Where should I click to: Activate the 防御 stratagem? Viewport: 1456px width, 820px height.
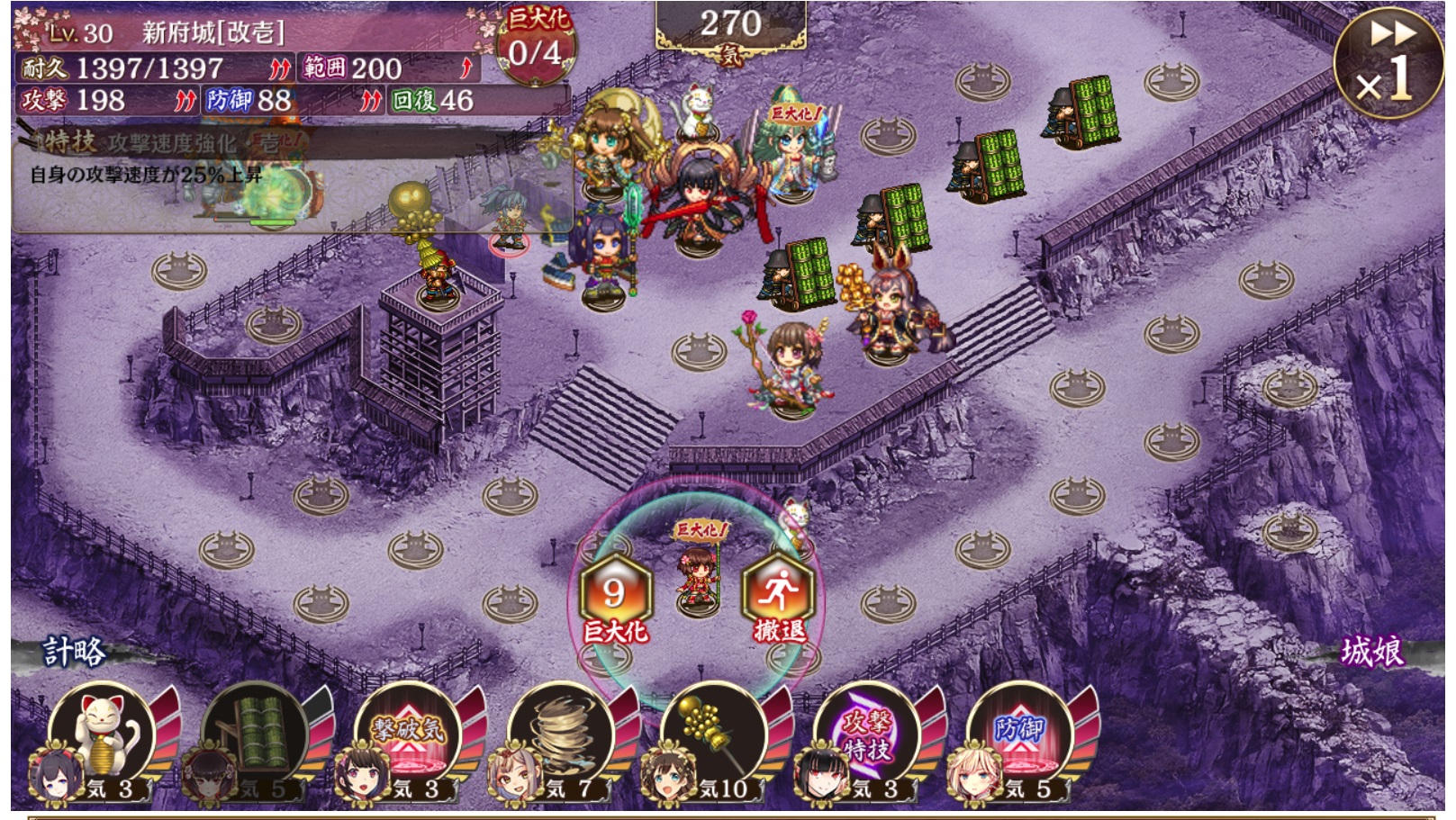[x=1020, y=734]
